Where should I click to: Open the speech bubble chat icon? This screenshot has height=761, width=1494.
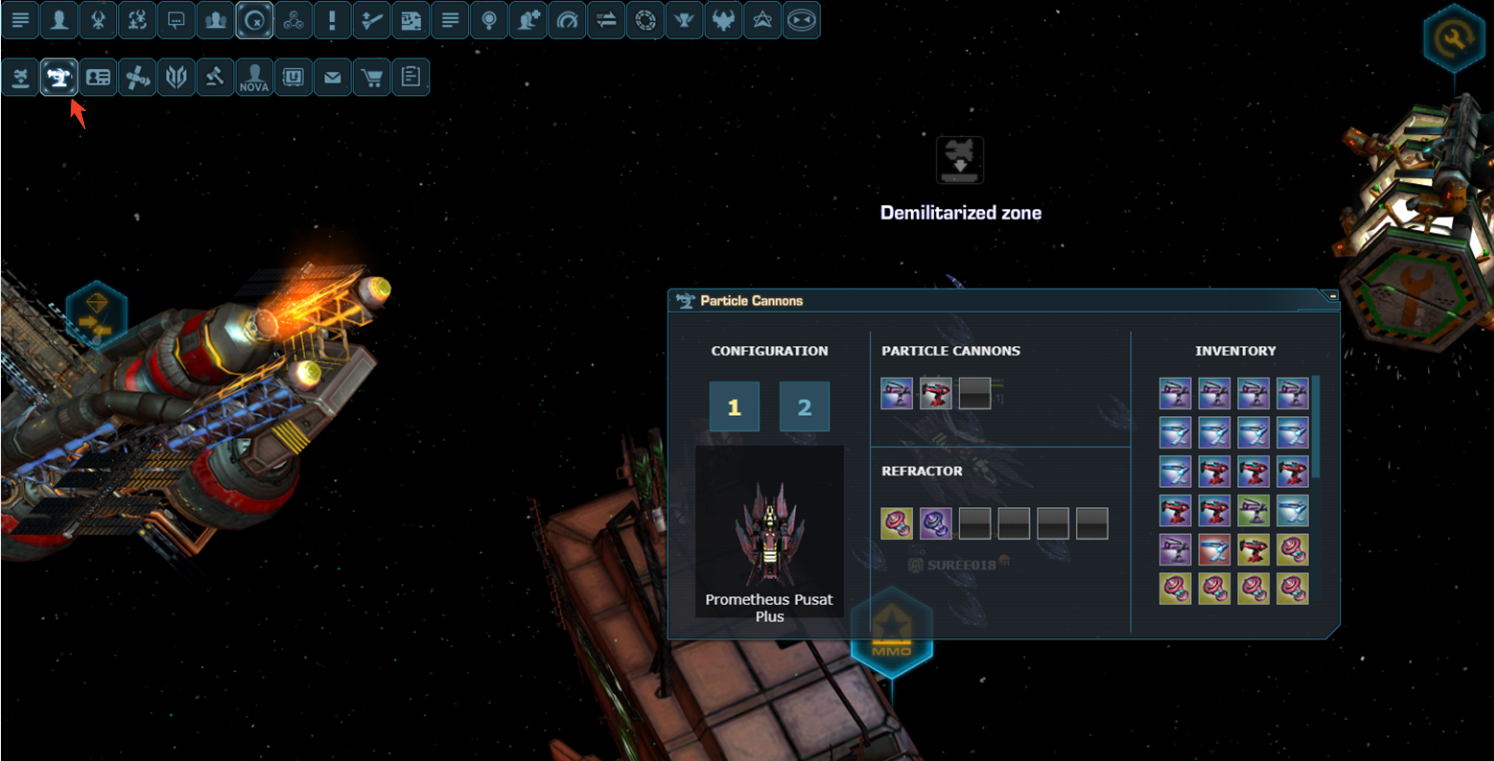(x=176, y=20)
